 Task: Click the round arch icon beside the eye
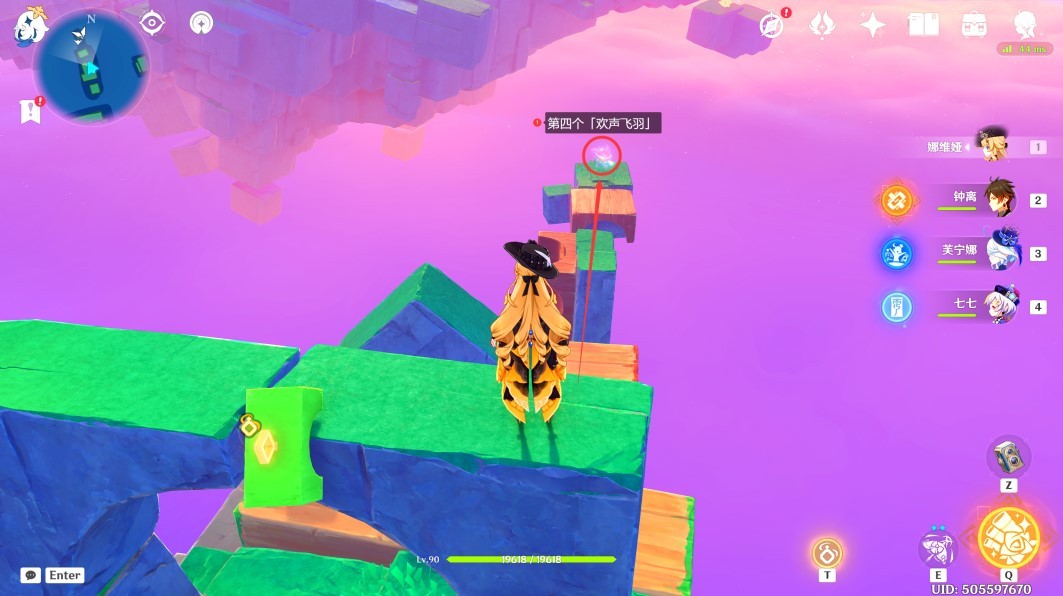point(201,23)
